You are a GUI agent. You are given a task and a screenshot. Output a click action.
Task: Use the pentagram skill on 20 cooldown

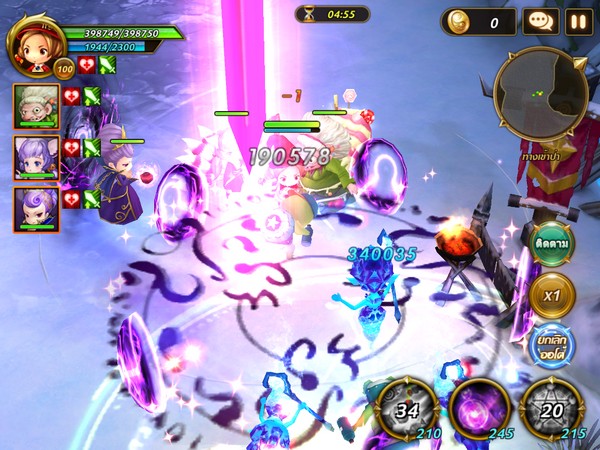click(551, 408)
